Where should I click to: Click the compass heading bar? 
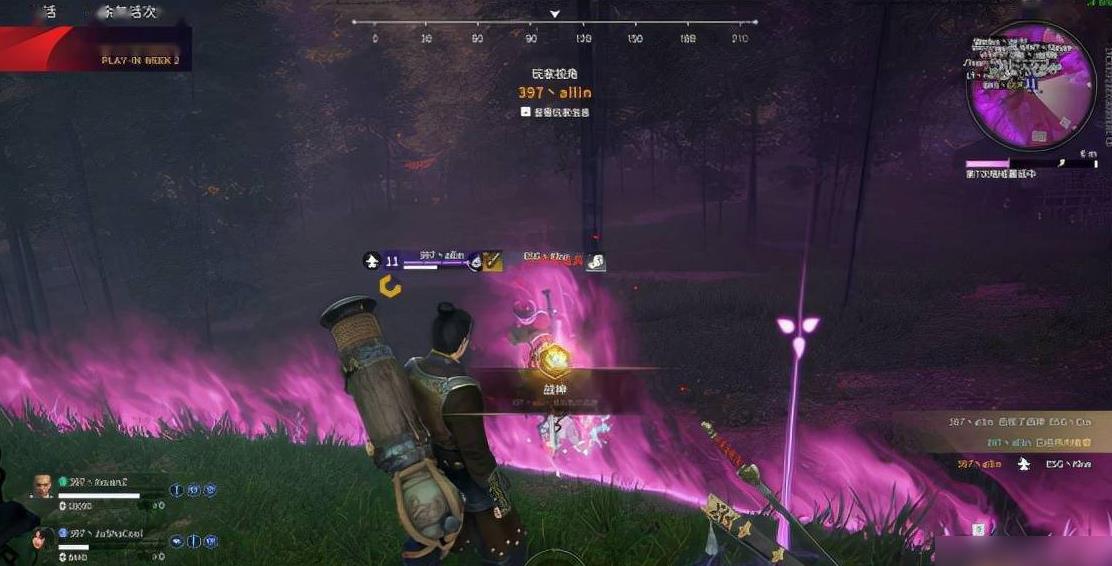(x=556, y=30)
